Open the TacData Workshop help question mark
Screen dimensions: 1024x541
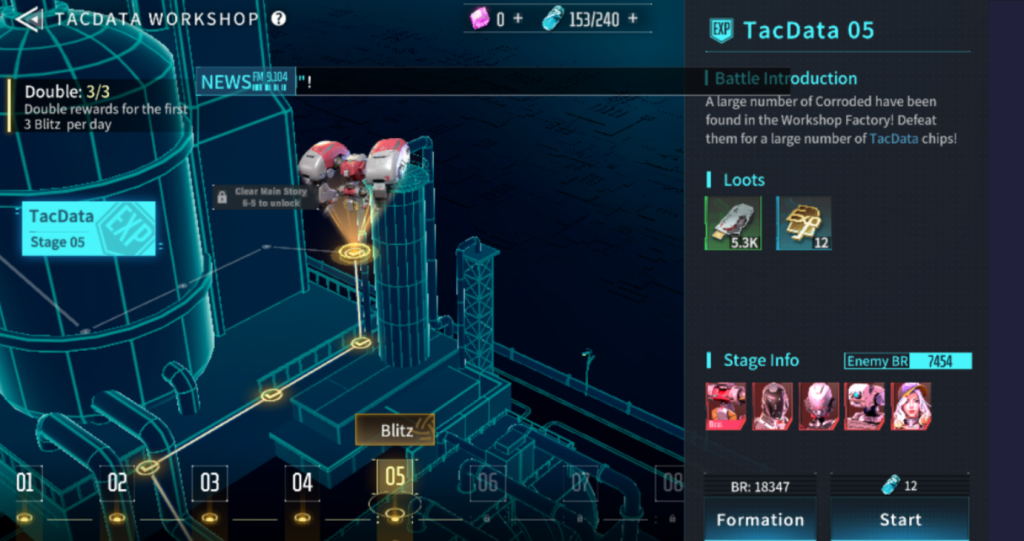click(279, 19)
